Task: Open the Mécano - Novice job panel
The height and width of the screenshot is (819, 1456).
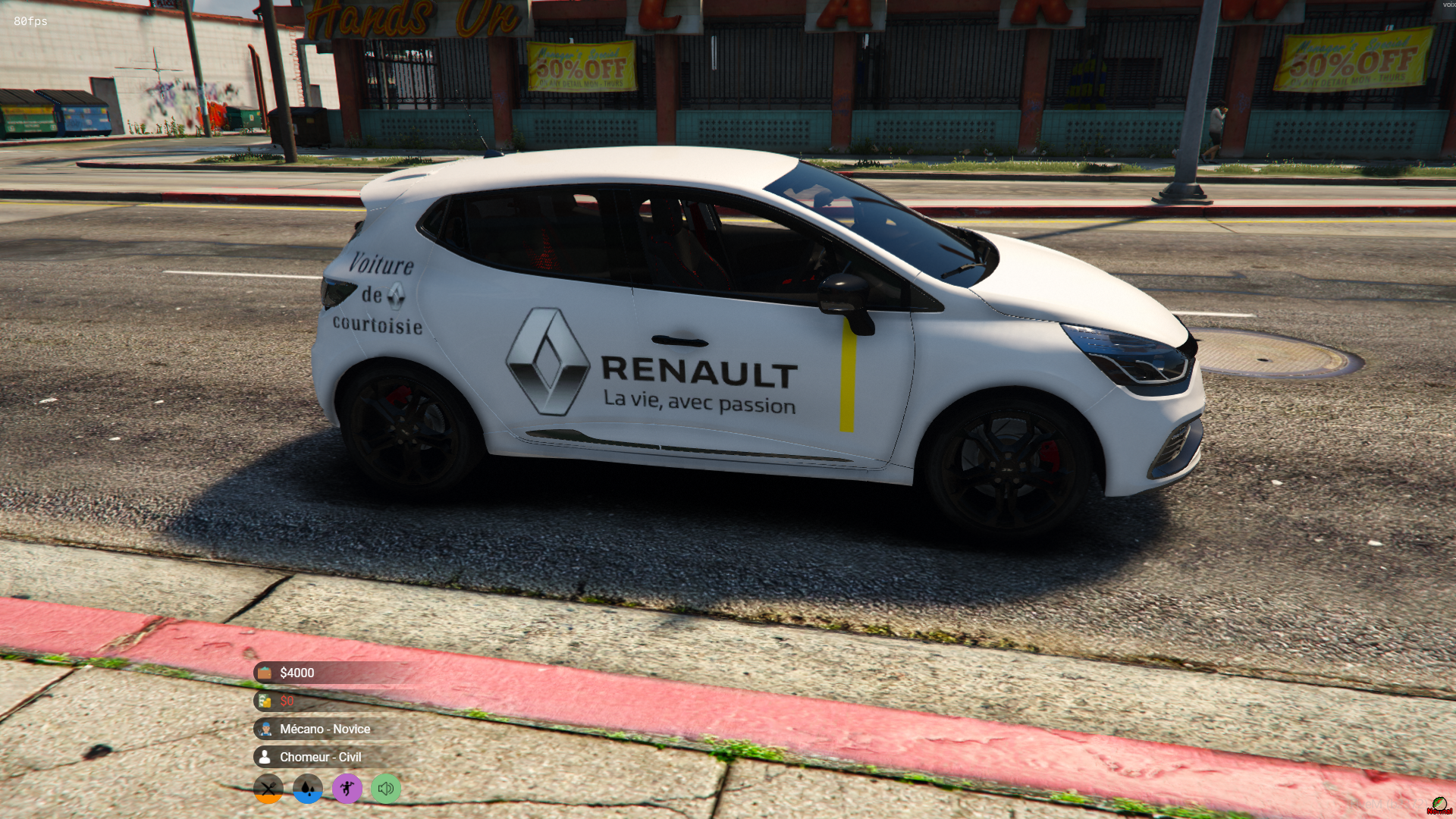Action: 325,730
